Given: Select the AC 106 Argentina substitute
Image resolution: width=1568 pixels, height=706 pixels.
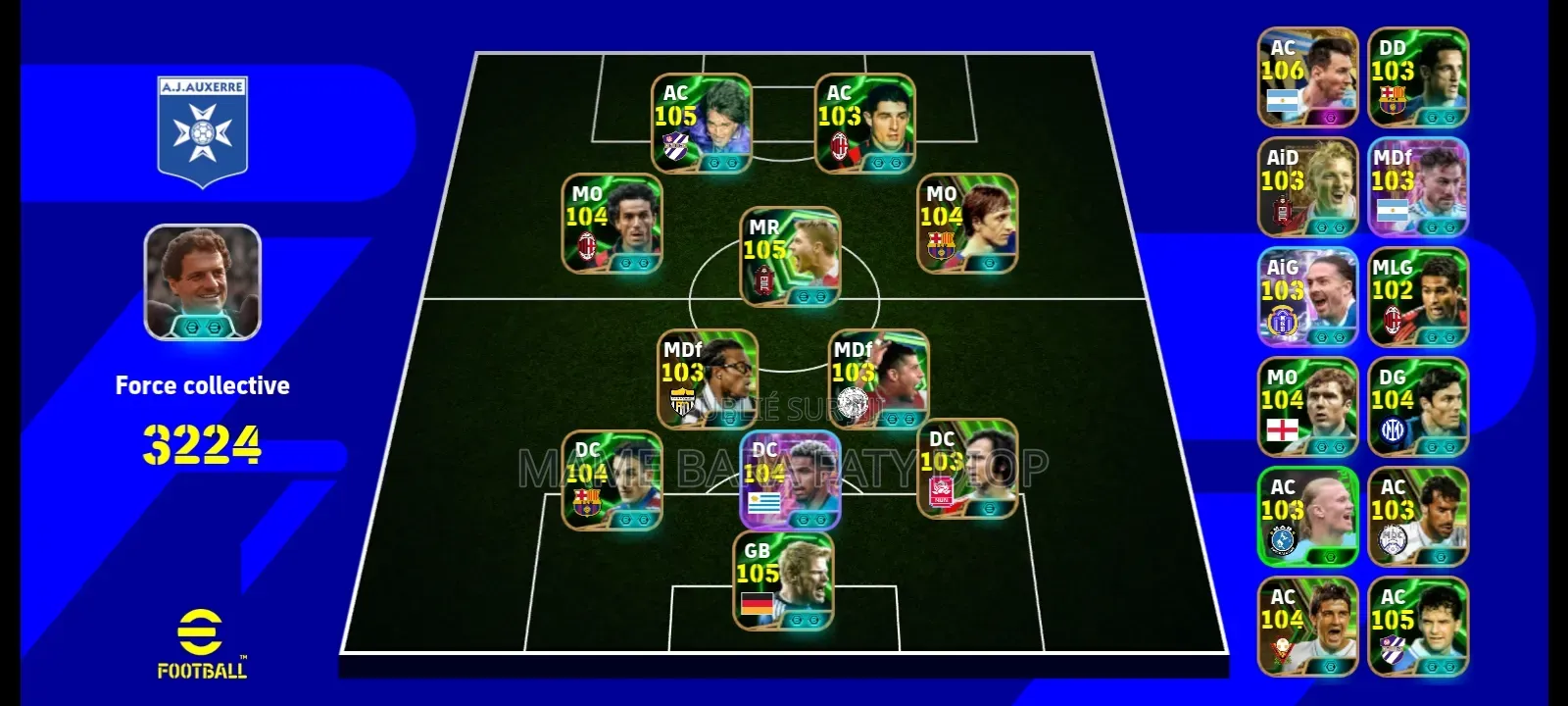Looking at the screenshot, I should (x=1307, y=77).
